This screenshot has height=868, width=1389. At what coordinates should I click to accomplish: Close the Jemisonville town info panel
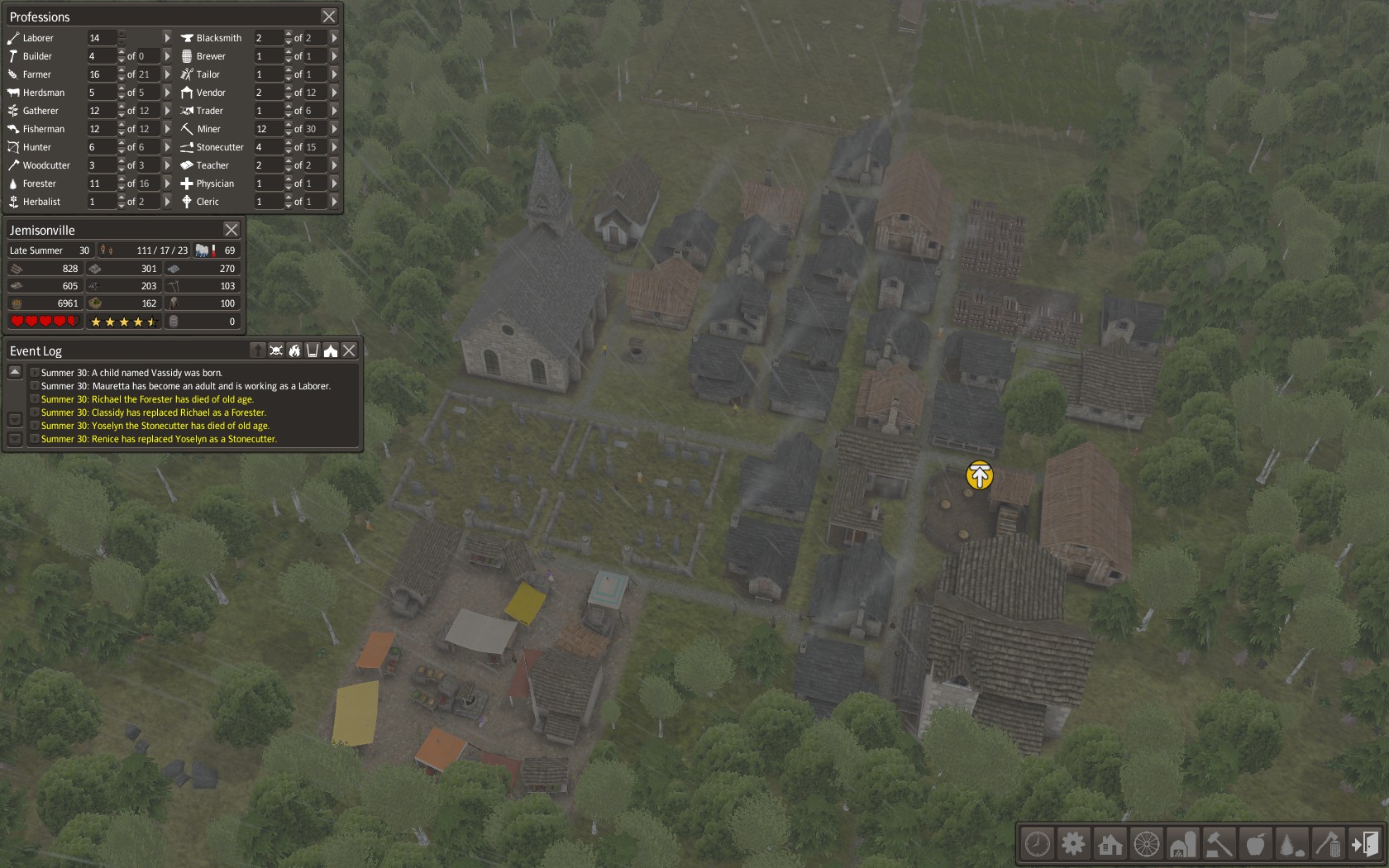point(231,230)
